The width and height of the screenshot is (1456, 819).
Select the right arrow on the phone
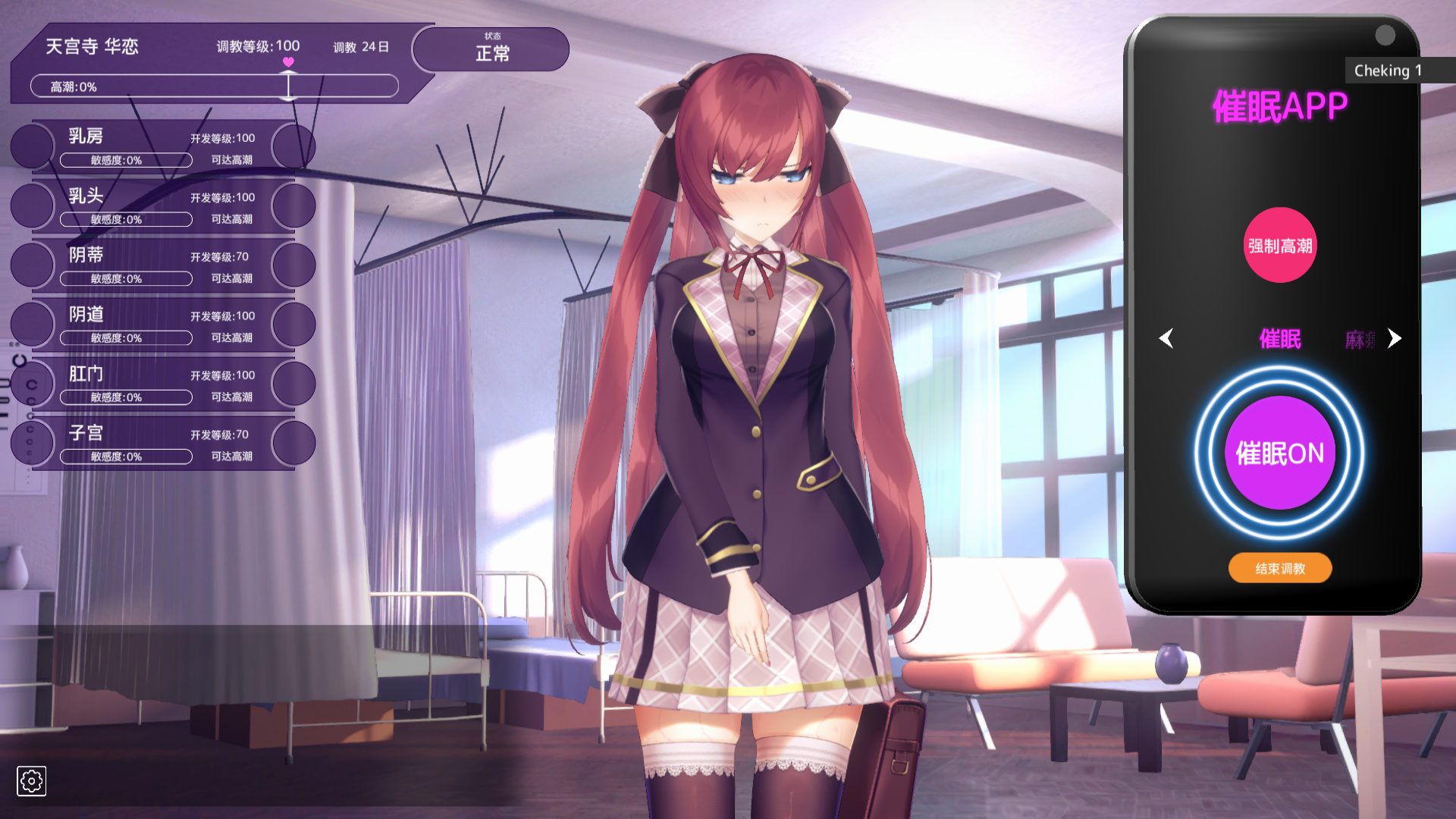tap(1394, 338)
